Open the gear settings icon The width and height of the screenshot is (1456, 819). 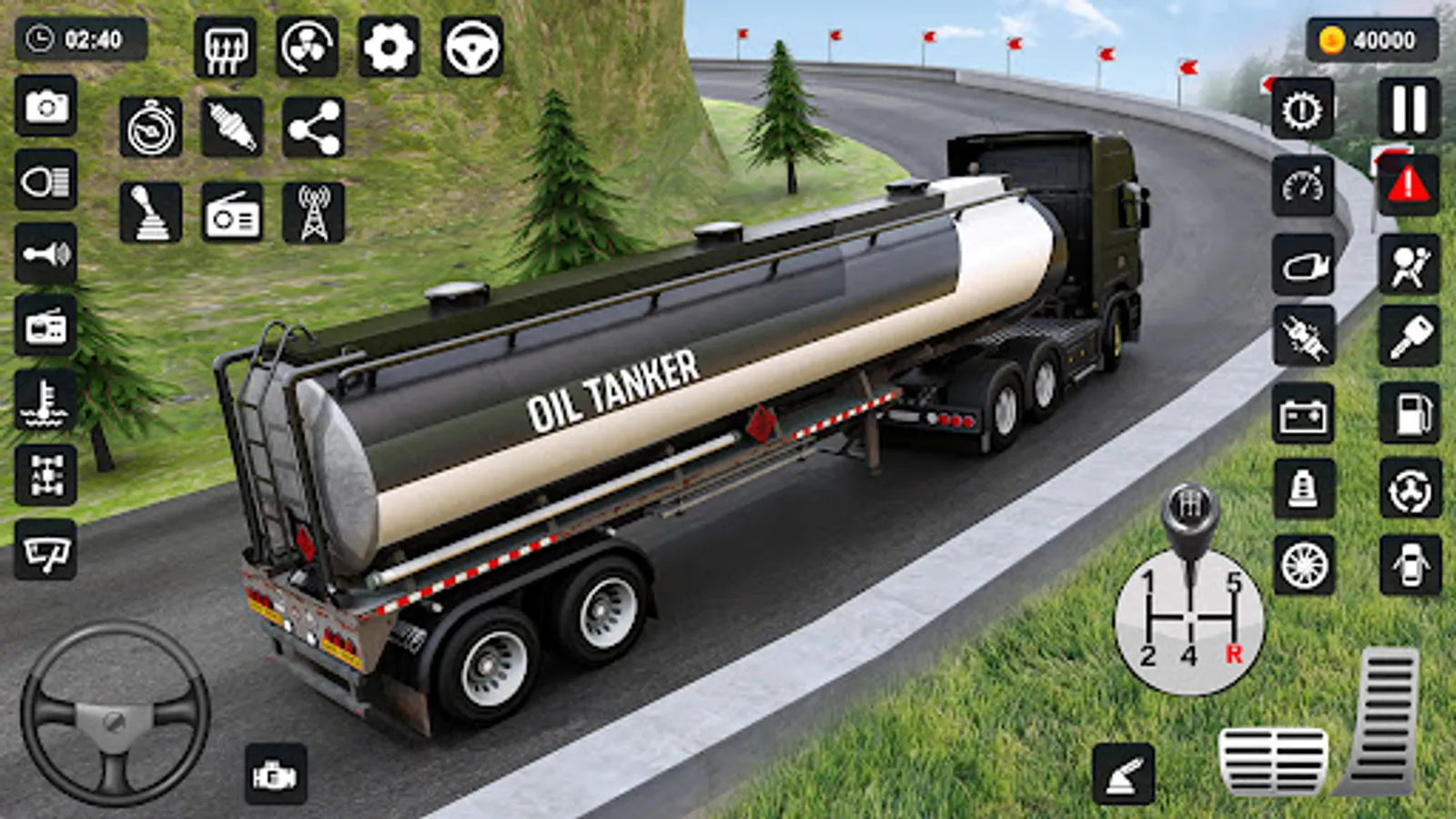point(389,46)
